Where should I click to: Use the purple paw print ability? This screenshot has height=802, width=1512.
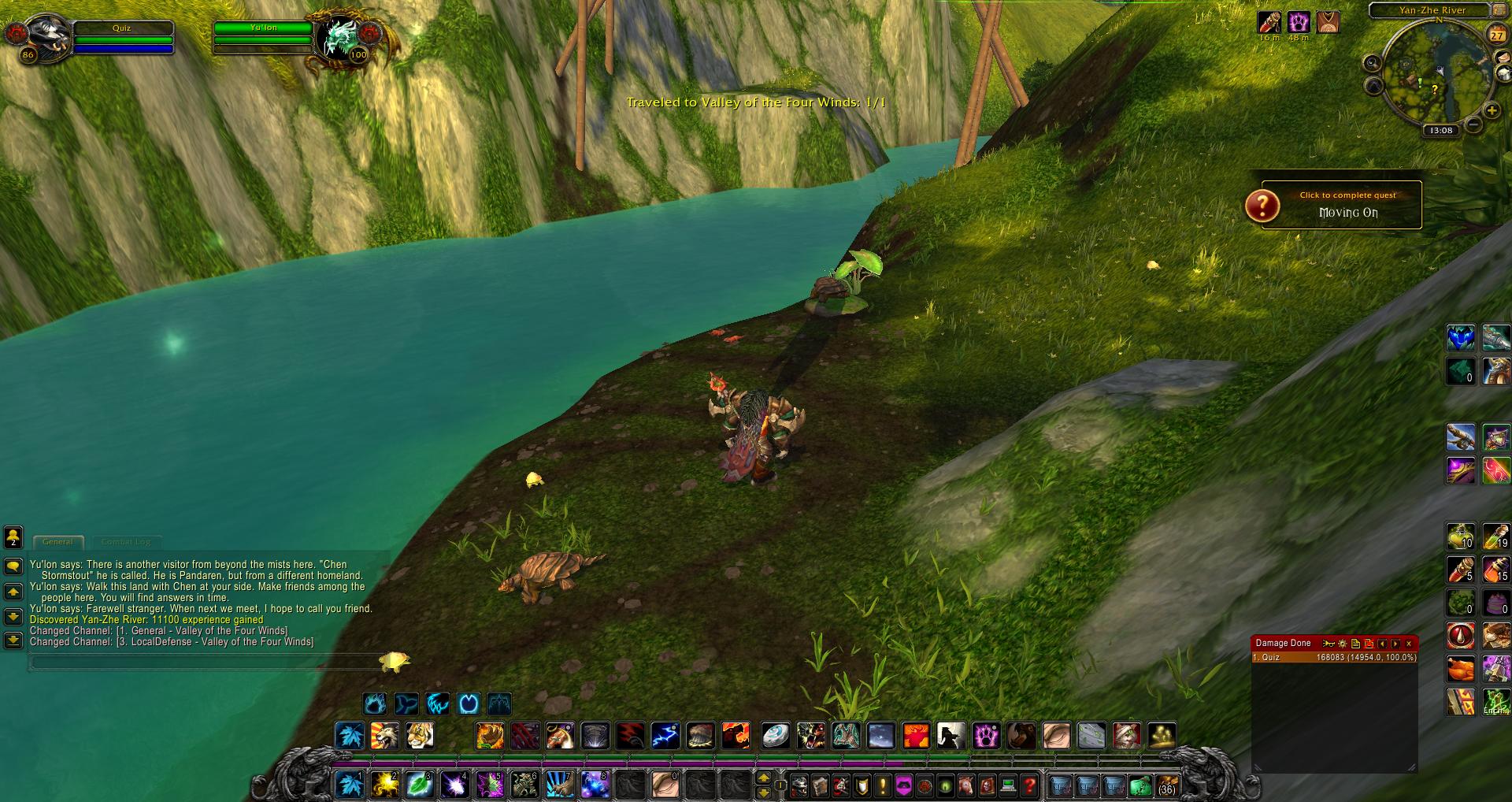(985, 736)
